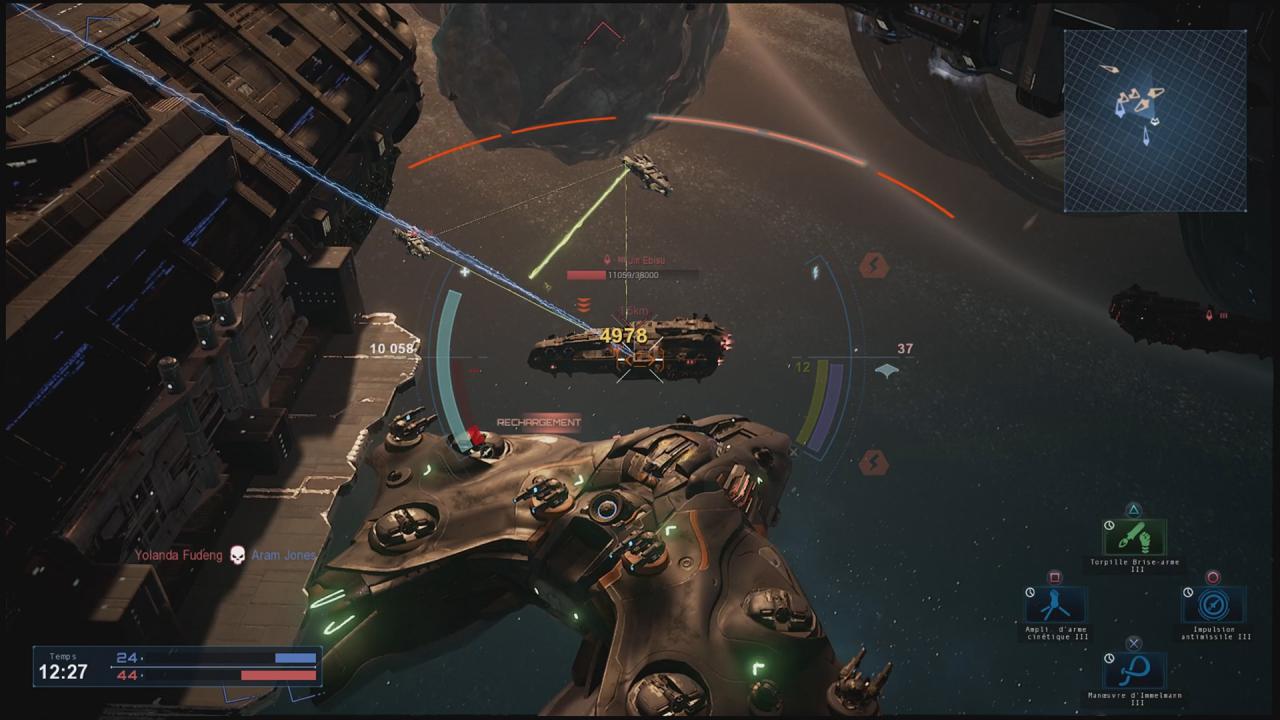The width and height of the screenshot is (1280, 720).
Task: Trigger the Ampli d'arme cinétique III module
Action: coord(1055,605)
